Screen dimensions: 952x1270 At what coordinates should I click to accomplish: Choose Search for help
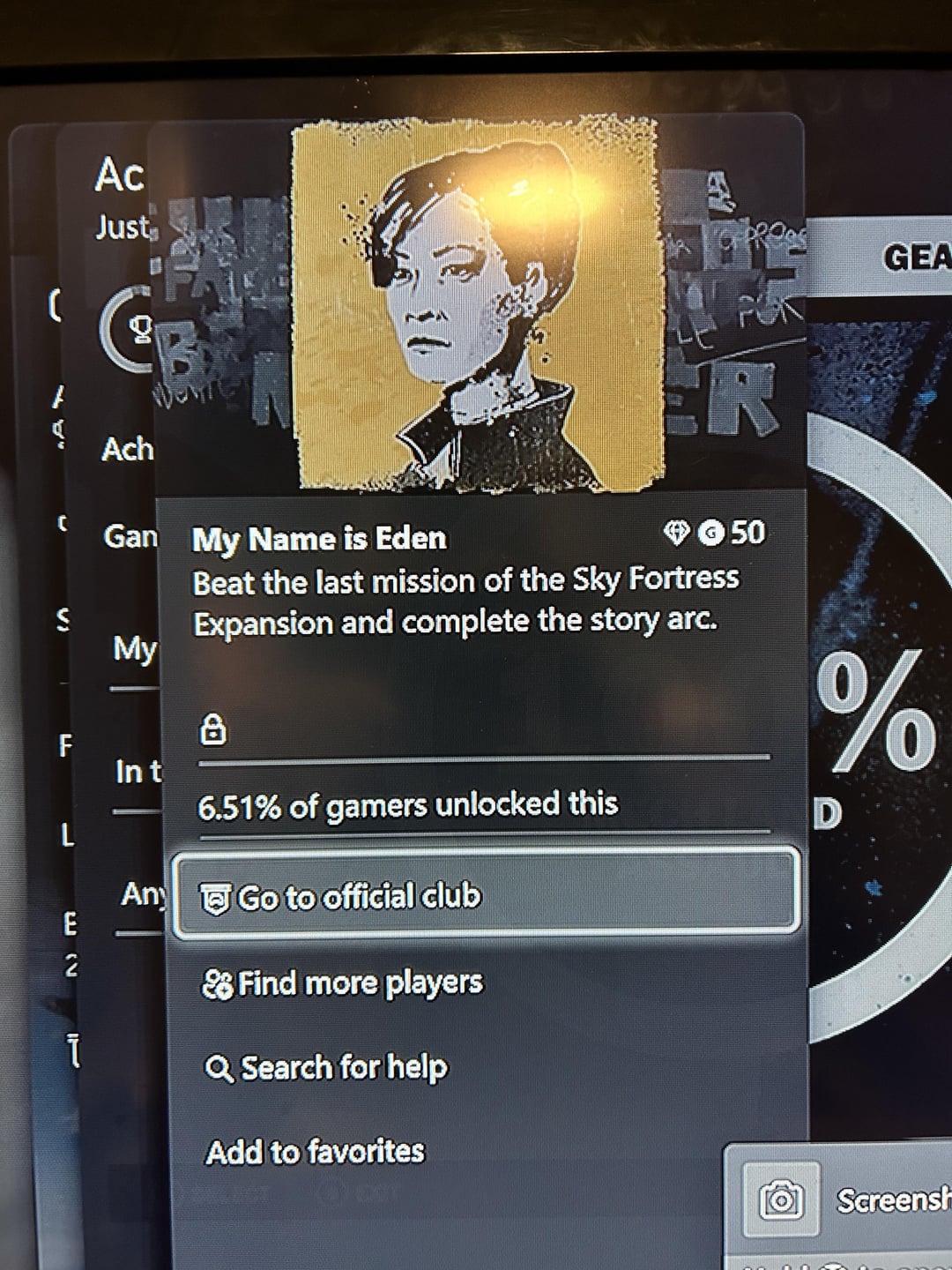click(327, 1068)
